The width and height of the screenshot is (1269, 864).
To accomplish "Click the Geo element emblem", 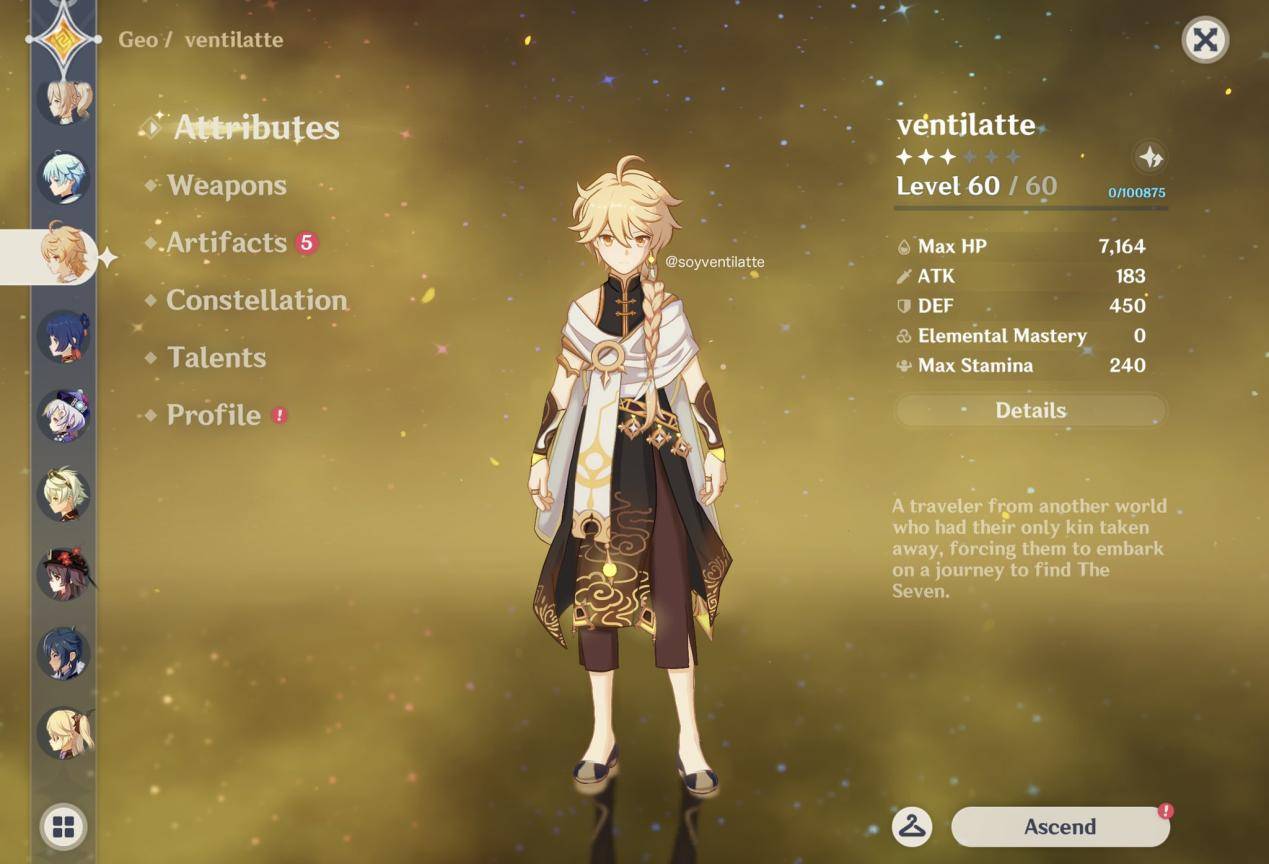I will pos(64,39).
